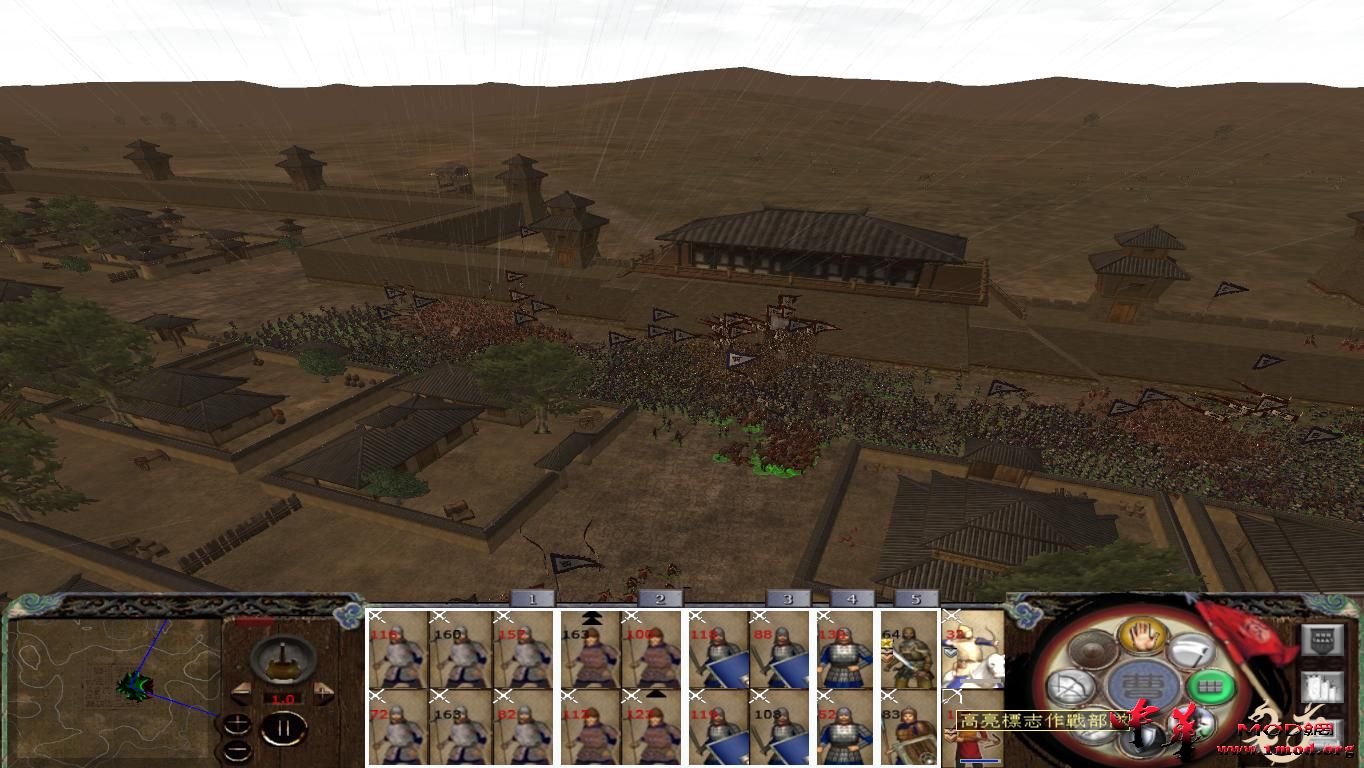The height and width of the screenshot is (768, 1364).
Task: Click the Cao faction emblem center button
Action: [1143, 685]
